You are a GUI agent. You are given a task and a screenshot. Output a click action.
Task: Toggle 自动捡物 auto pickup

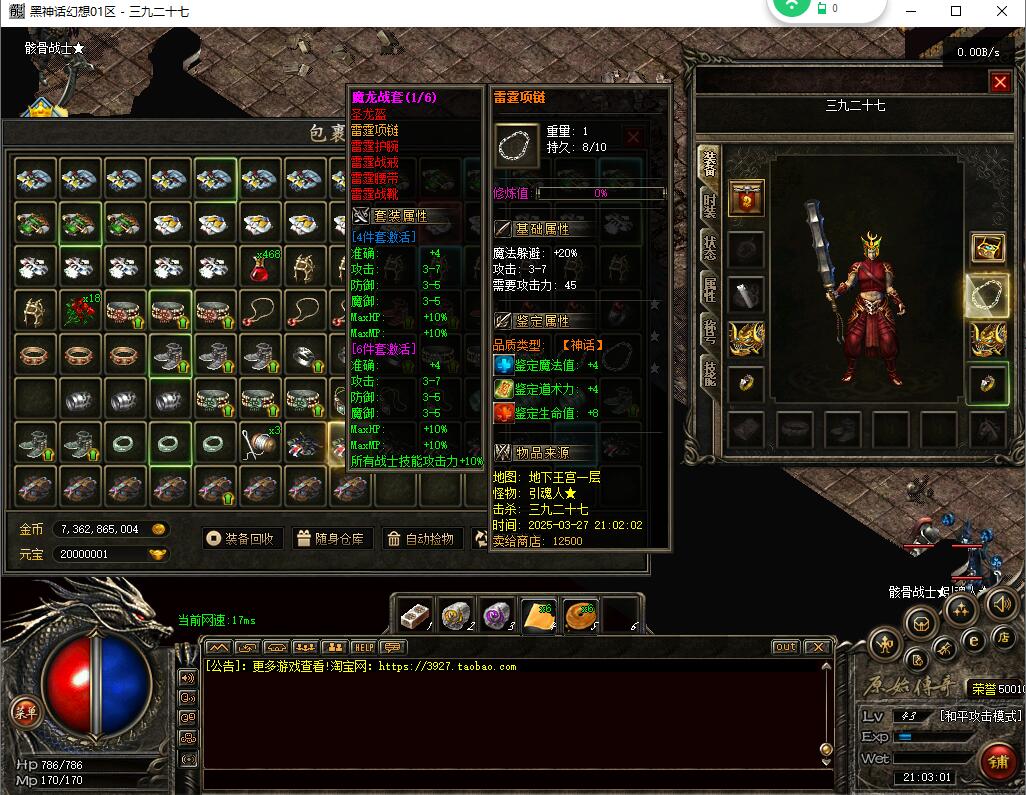tap(421, 538)
